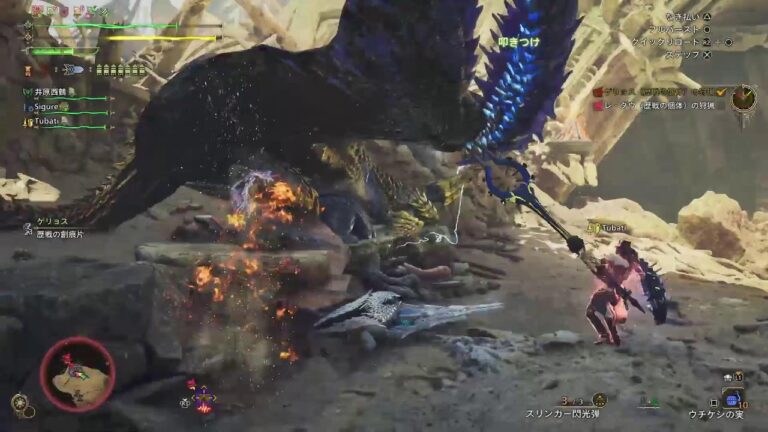
Task: Open the circular minimap
Action: point(77,374)
